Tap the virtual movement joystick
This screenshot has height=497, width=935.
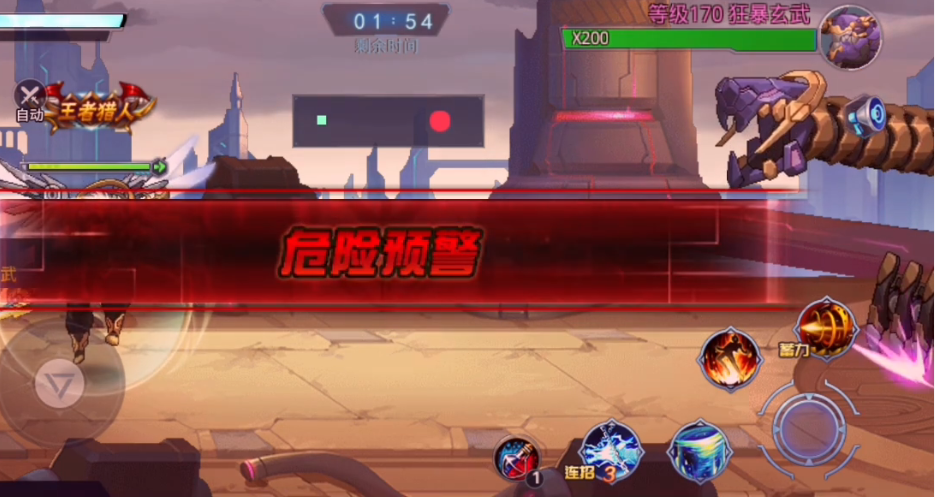62,383
